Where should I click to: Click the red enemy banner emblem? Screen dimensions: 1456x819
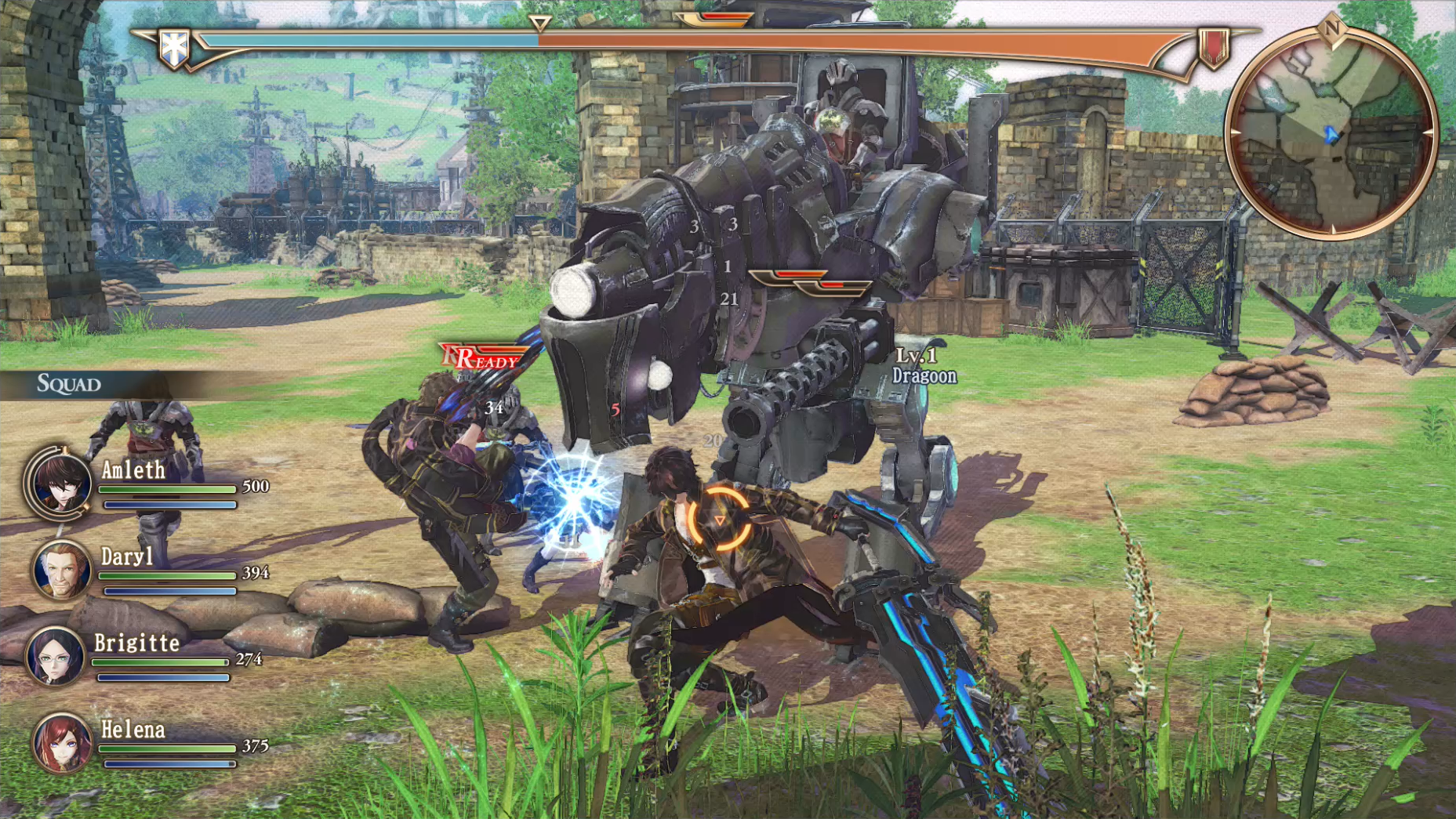[x=1213, y=48]
